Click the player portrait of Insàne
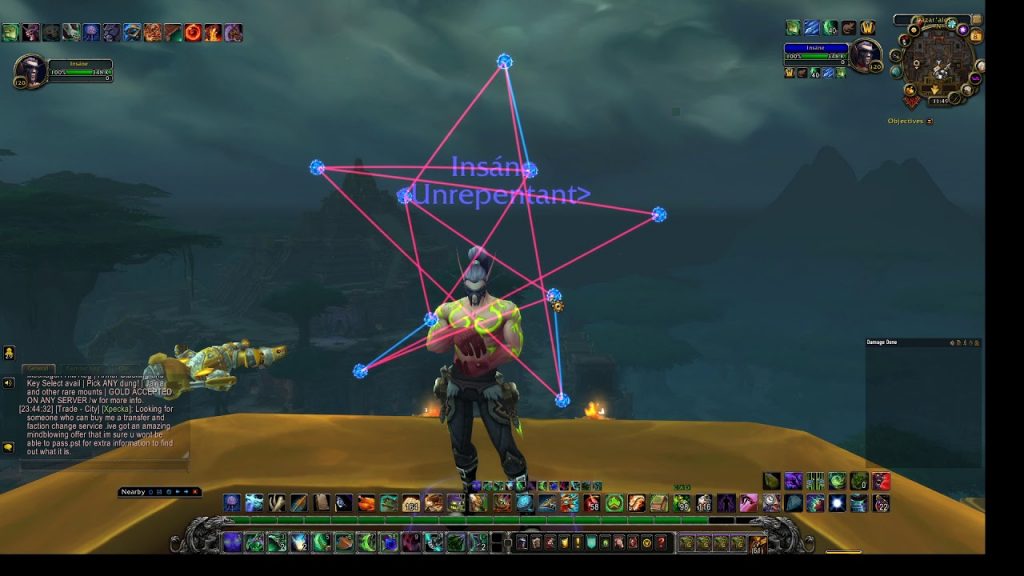The image size is (1024, 576). coord(30,70)
